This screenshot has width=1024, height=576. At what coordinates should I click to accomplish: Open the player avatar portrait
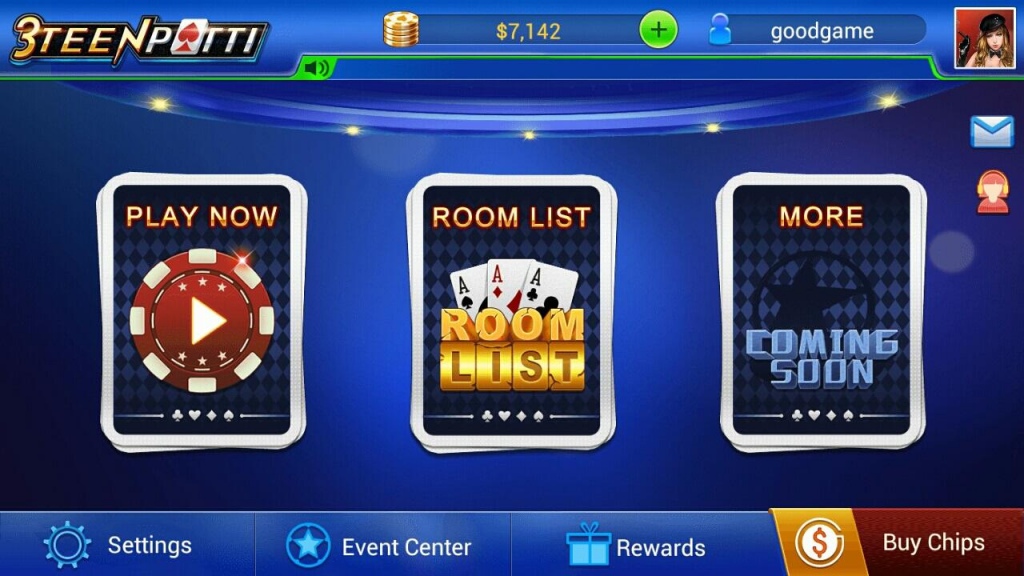[984, 38]
